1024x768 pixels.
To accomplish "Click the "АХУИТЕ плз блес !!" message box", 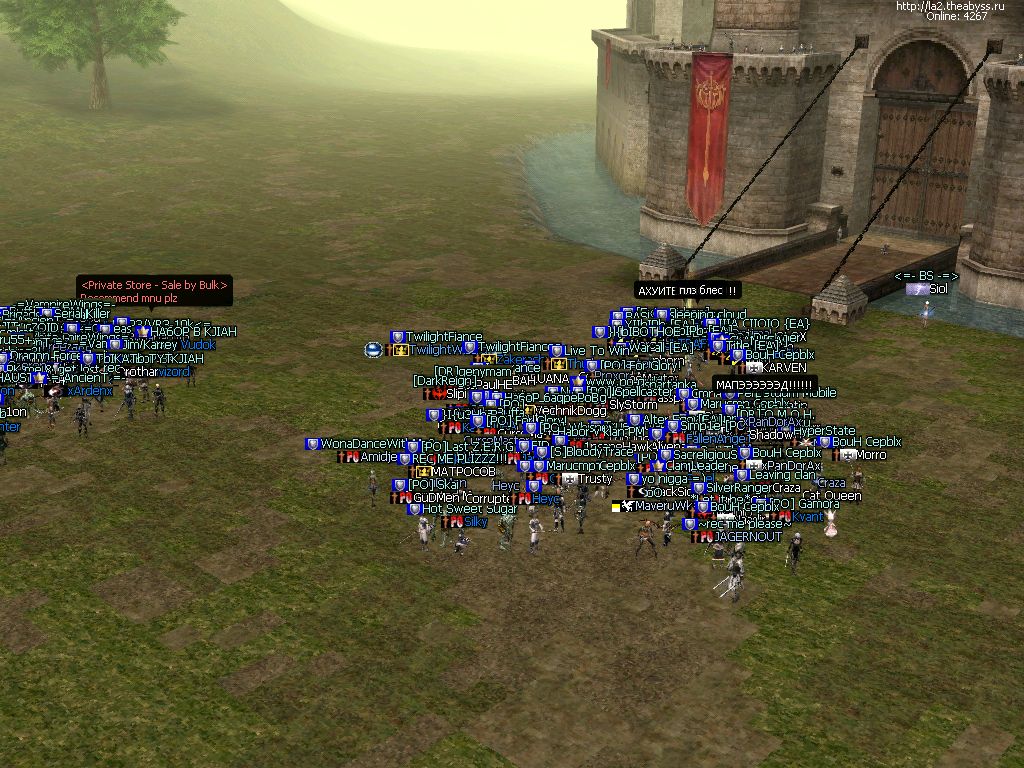I will tap(689, 291).
